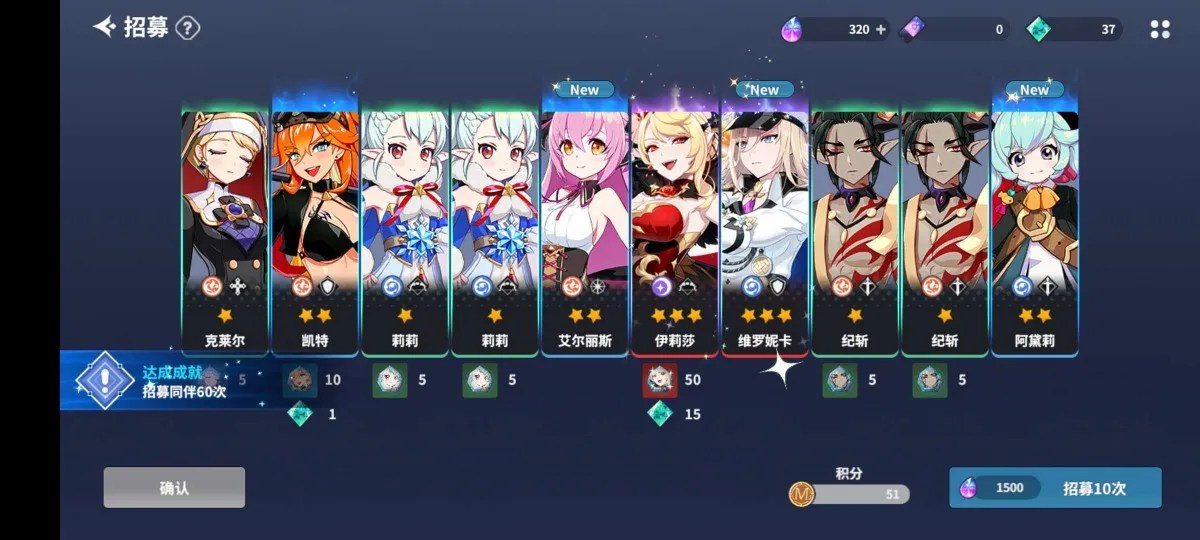Screen dimensions: 1200x540
Task: Click the 积分 points coin icon
Action: pos(801,493)
